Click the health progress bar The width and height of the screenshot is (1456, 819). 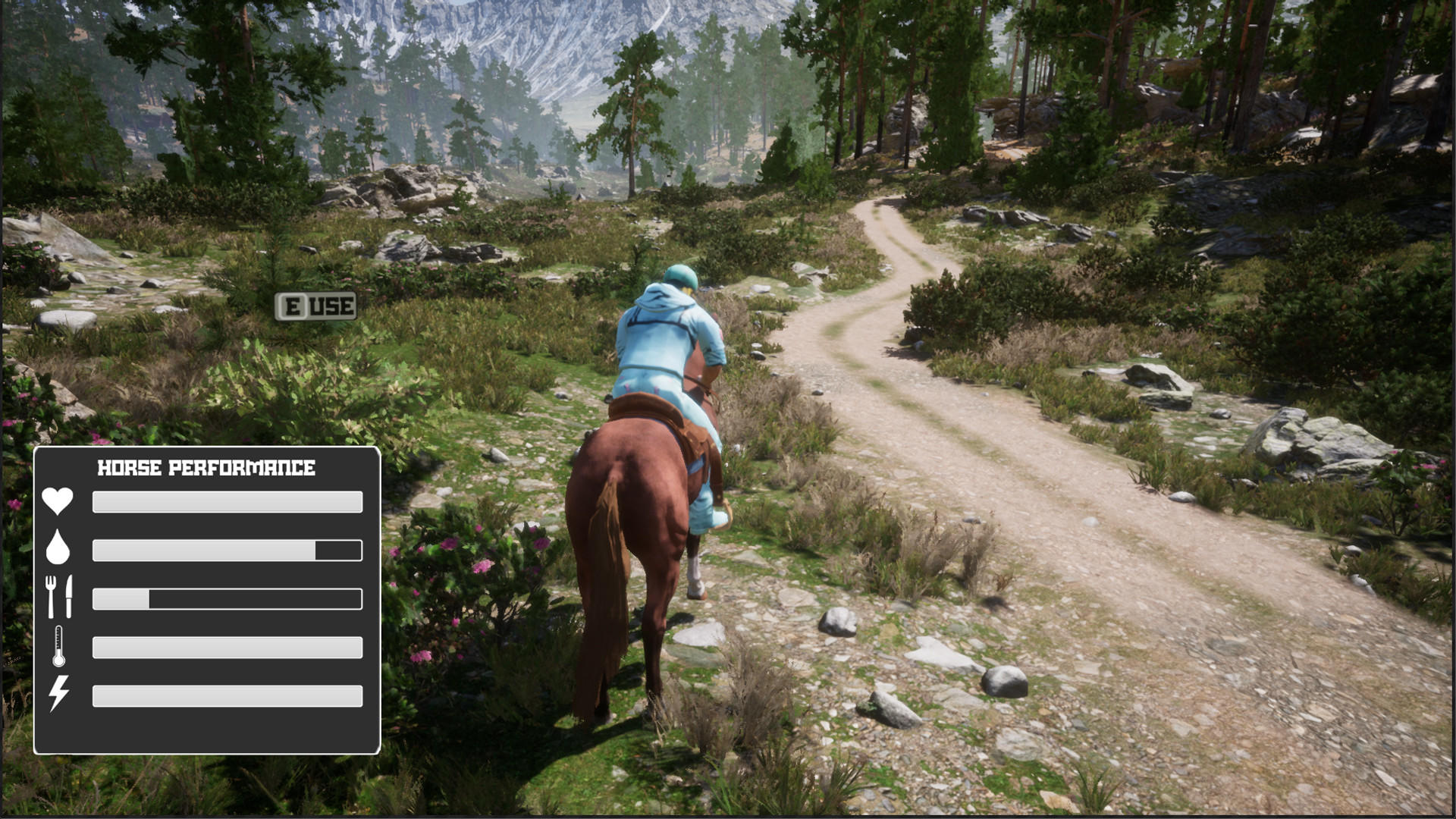pyautogui.click(x=226, y=500)
